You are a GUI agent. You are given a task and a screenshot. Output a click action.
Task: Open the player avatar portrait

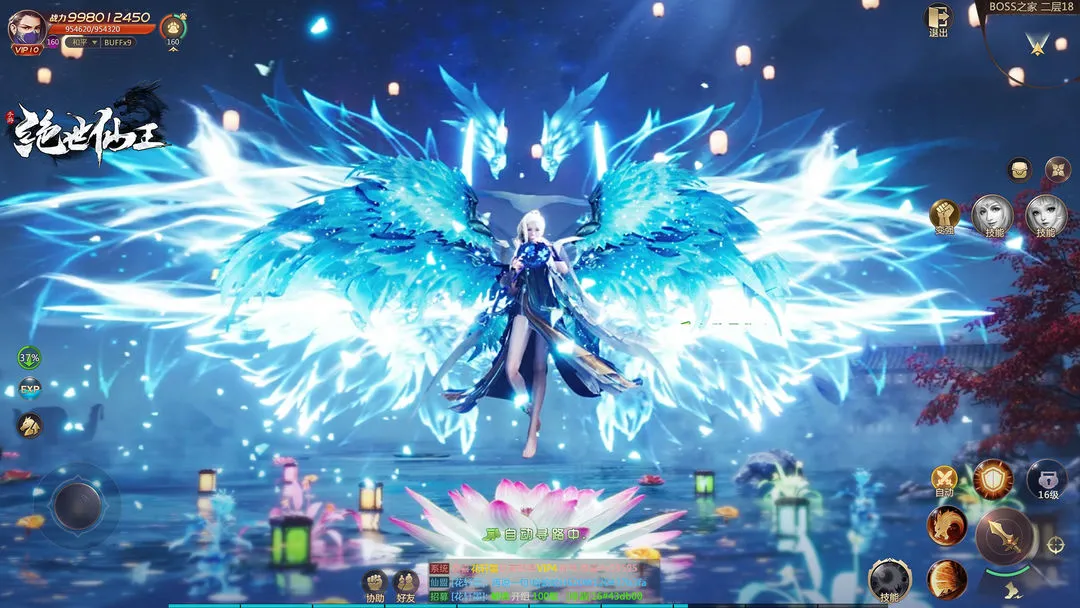pyautogui.click(x=27, y=27)
